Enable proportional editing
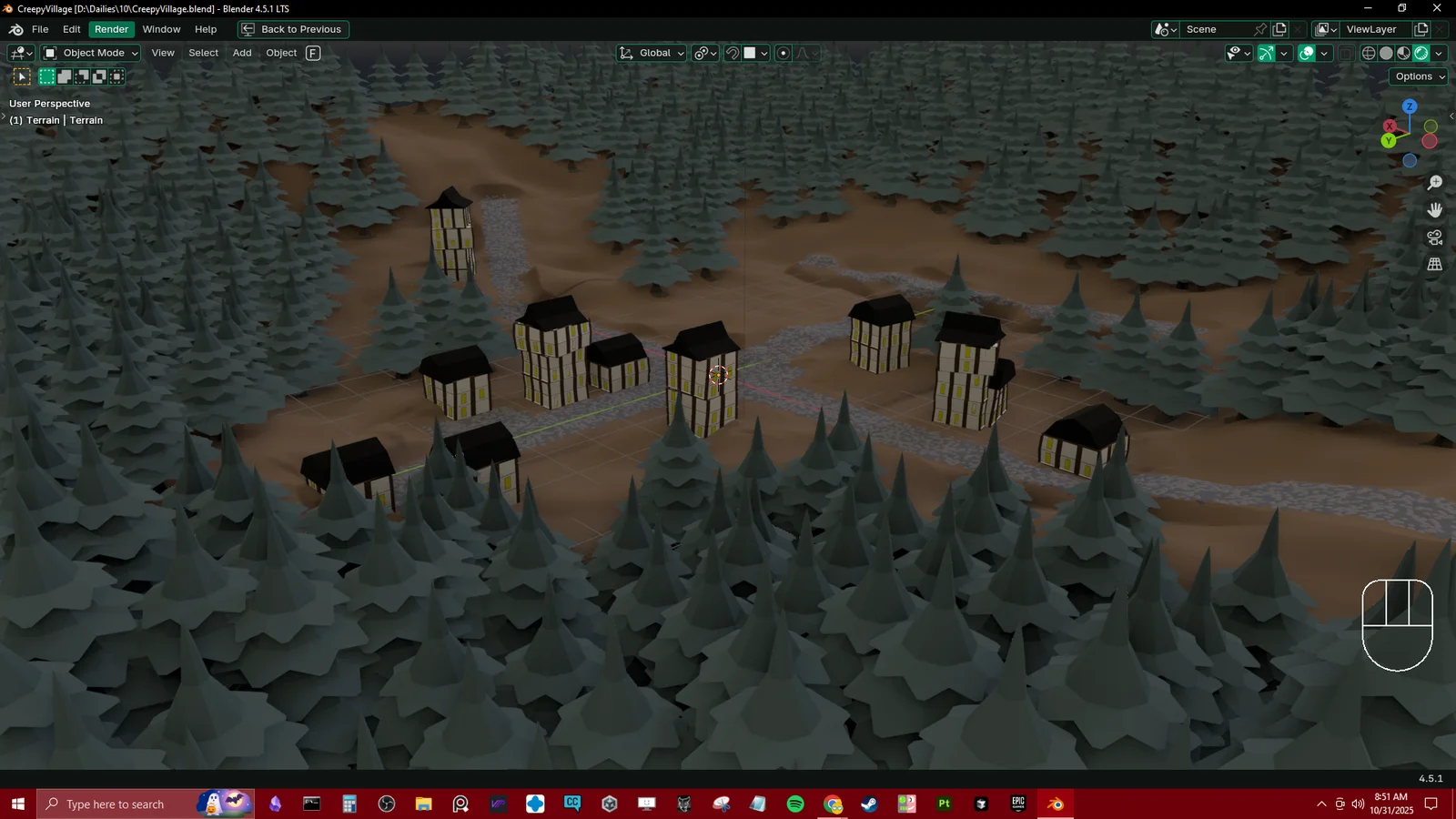This screenshot has height=819, width=1456. coord(783,53)
